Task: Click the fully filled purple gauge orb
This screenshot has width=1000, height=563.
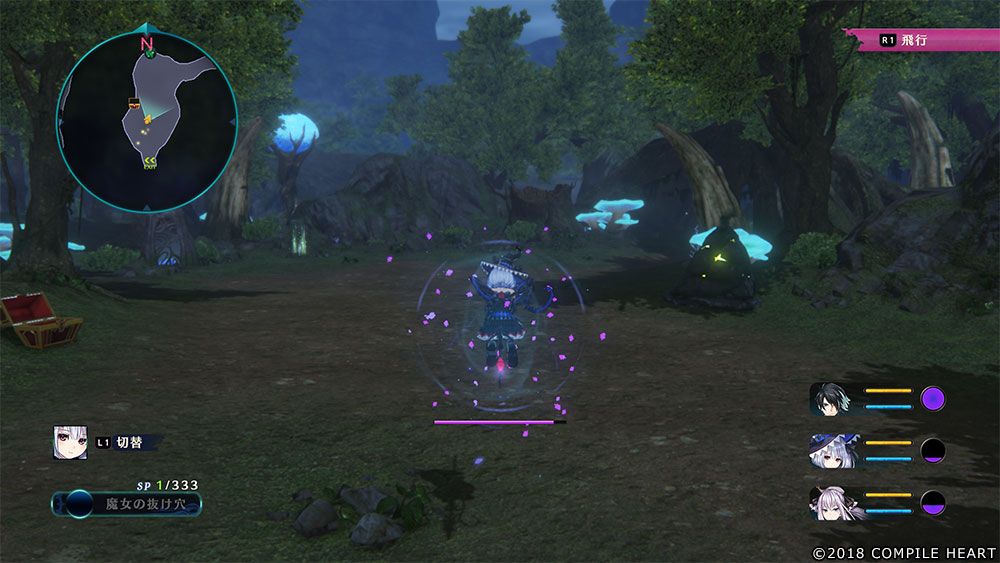Action: (x=933, y=399)
